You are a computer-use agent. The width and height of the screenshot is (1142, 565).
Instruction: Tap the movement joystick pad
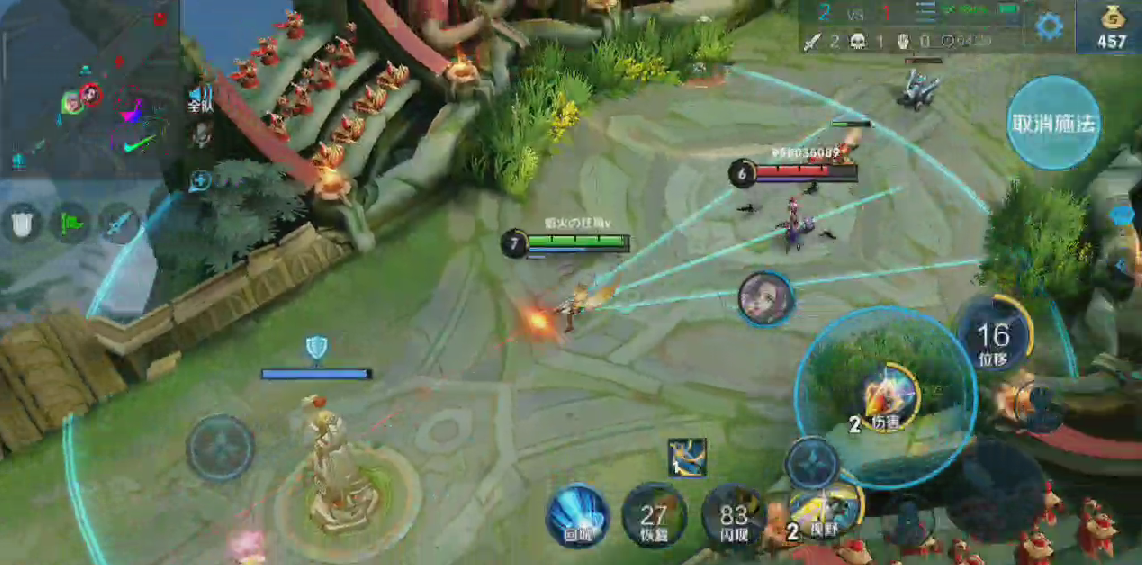tap(221, 447)
